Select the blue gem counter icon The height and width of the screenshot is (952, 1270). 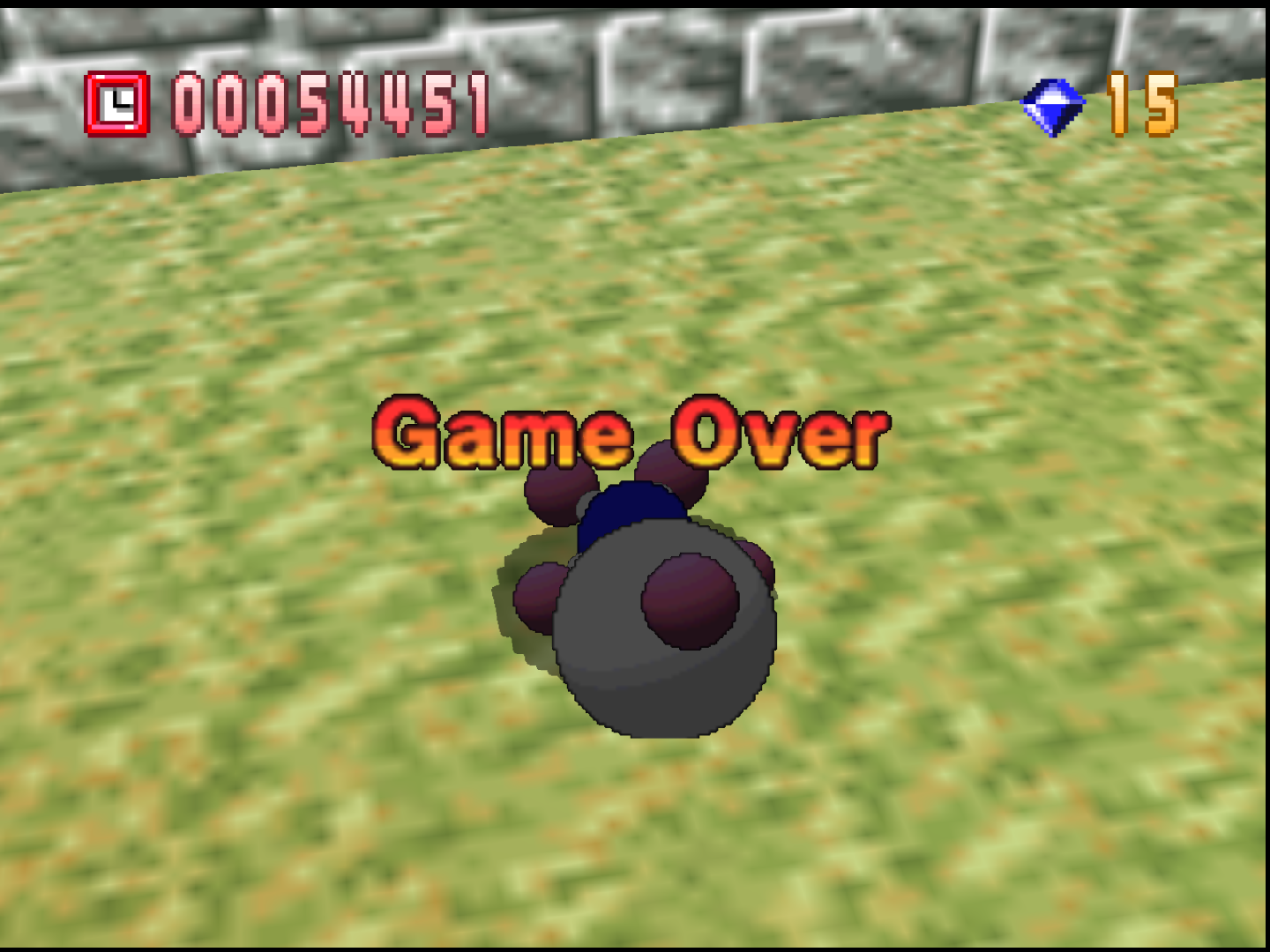[x=1052, y=106]
